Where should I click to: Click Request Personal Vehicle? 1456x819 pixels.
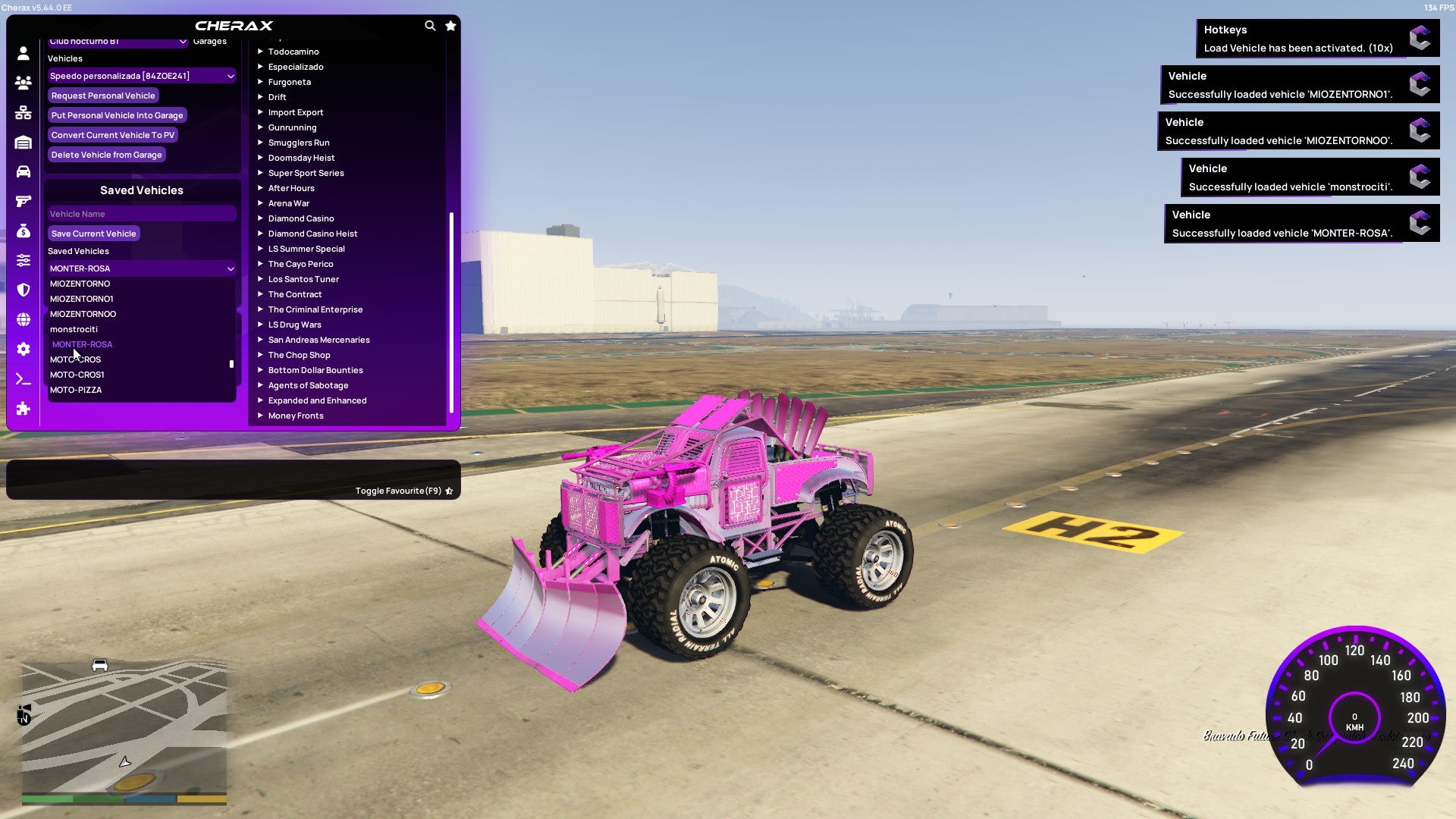coord(103,96)
